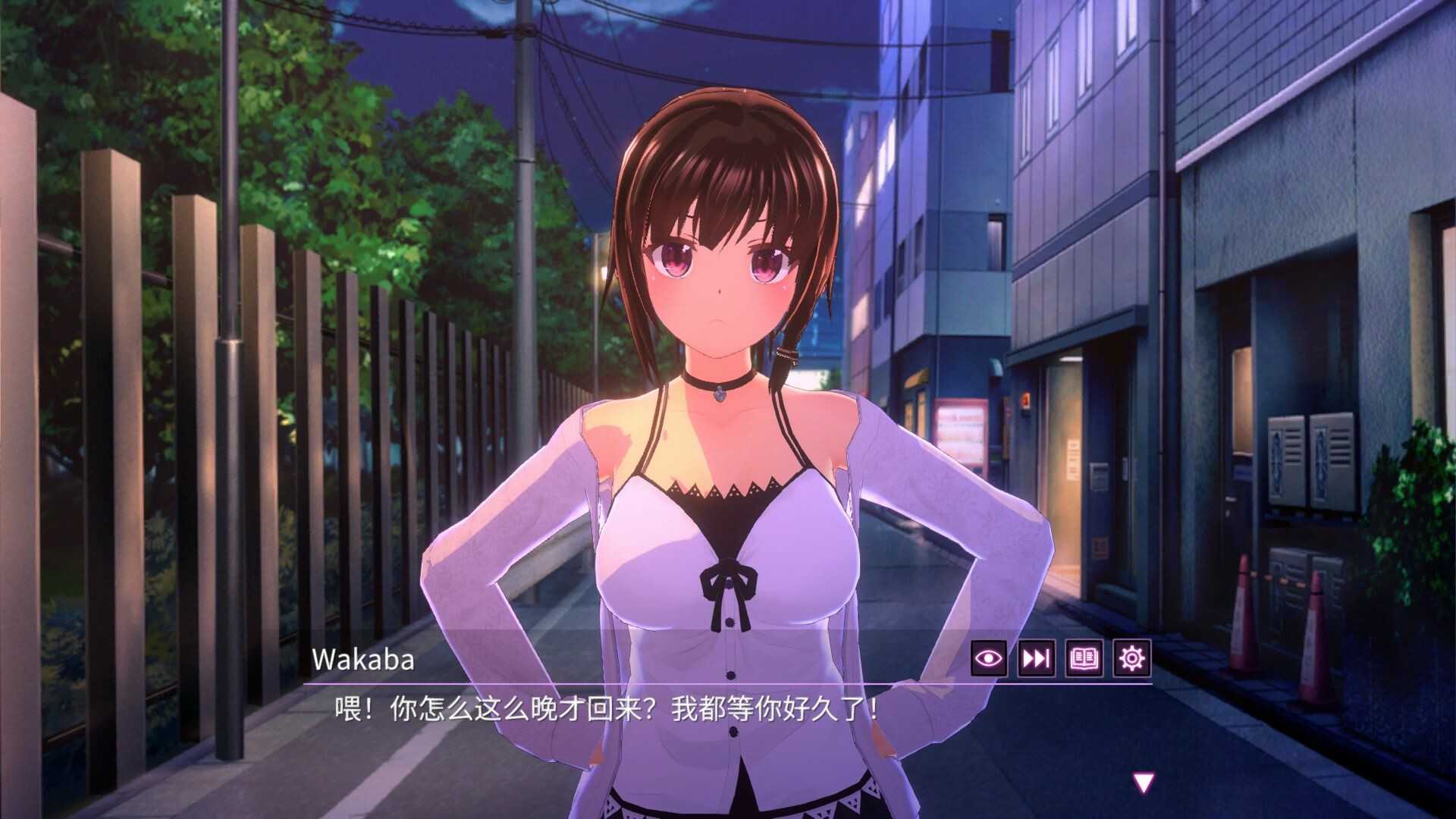Screen dimensions: 1456x819
Task: Access game configuration with the gear icon
Action: (x=1130, y=661)
